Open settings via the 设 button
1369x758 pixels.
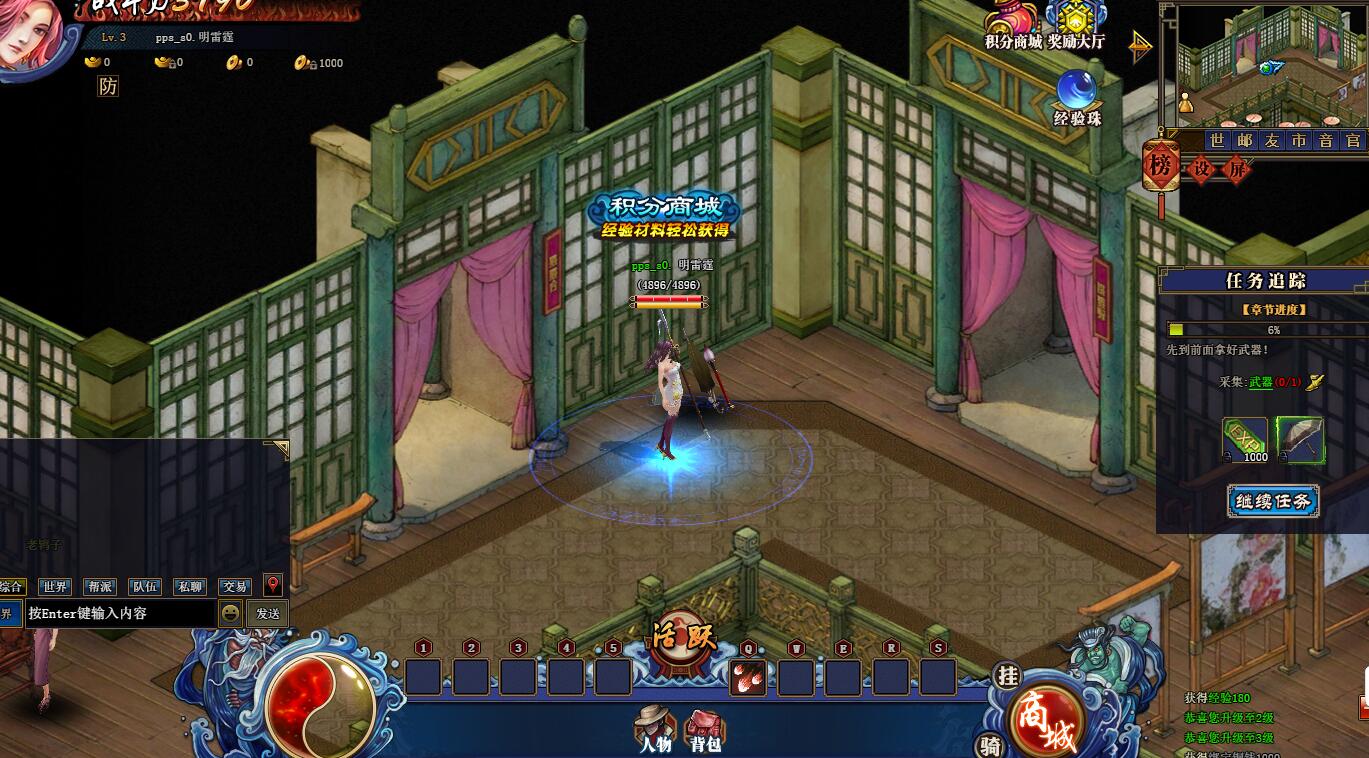[x=1203, y=169]
